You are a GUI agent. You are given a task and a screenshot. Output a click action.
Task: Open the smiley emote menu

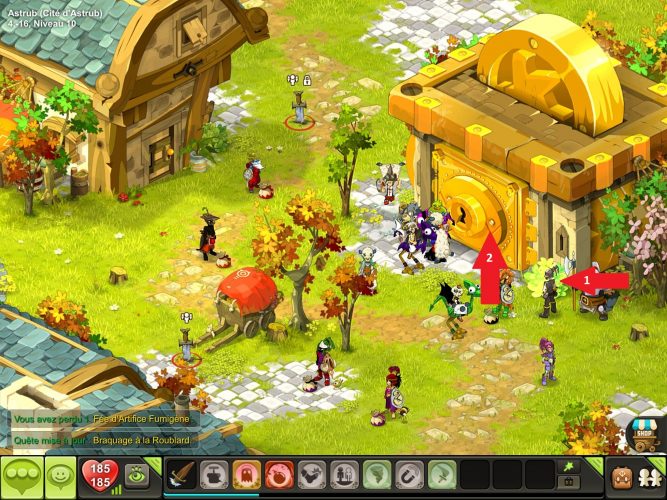point(61,475)
